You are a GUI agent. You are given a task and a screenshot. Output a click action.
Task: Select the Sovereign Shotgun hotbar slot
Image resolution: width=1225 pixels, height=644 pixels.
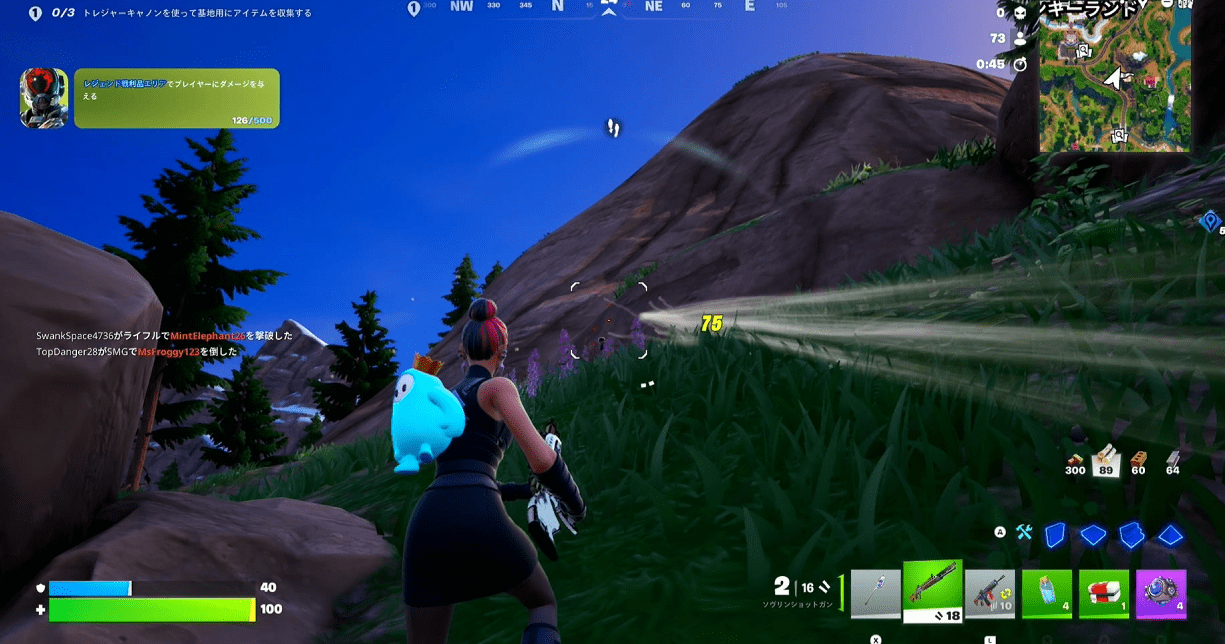click(x=932, y=591)
